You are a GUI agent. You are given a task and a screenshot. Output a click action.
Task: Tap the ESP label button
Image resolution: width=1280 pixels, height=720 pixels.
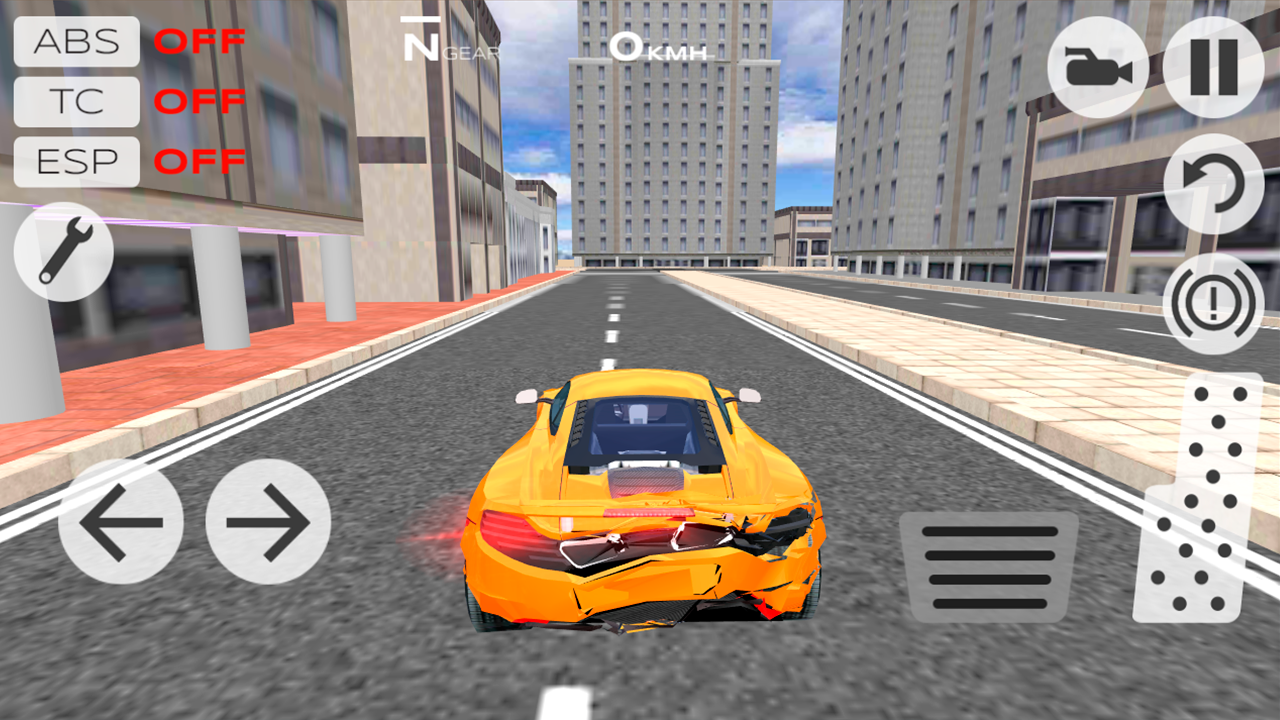tap(75, 162)
